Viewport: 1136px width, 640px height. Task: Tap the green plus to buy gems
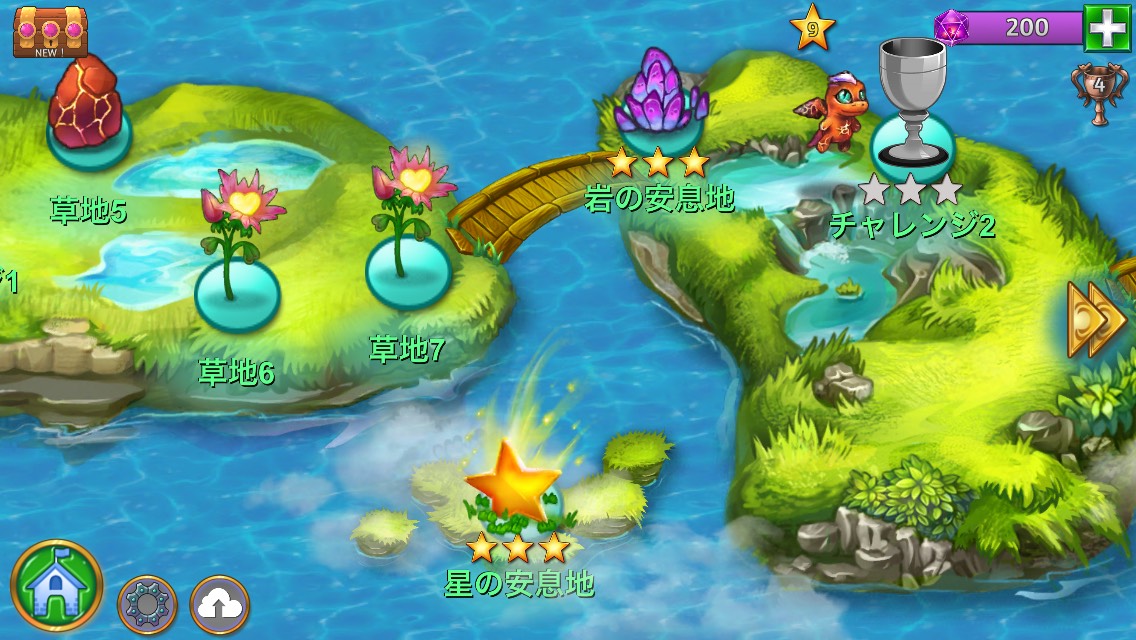pos(1108,29)
